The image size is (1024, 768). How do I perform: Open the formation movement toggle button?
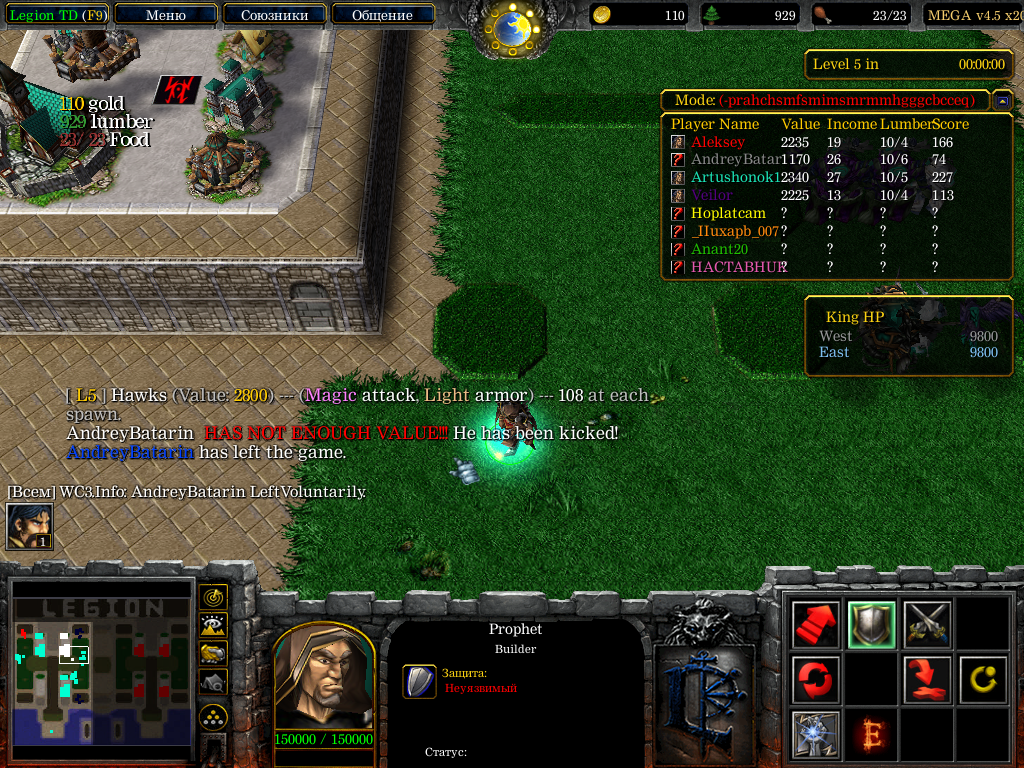coord(213,716)
